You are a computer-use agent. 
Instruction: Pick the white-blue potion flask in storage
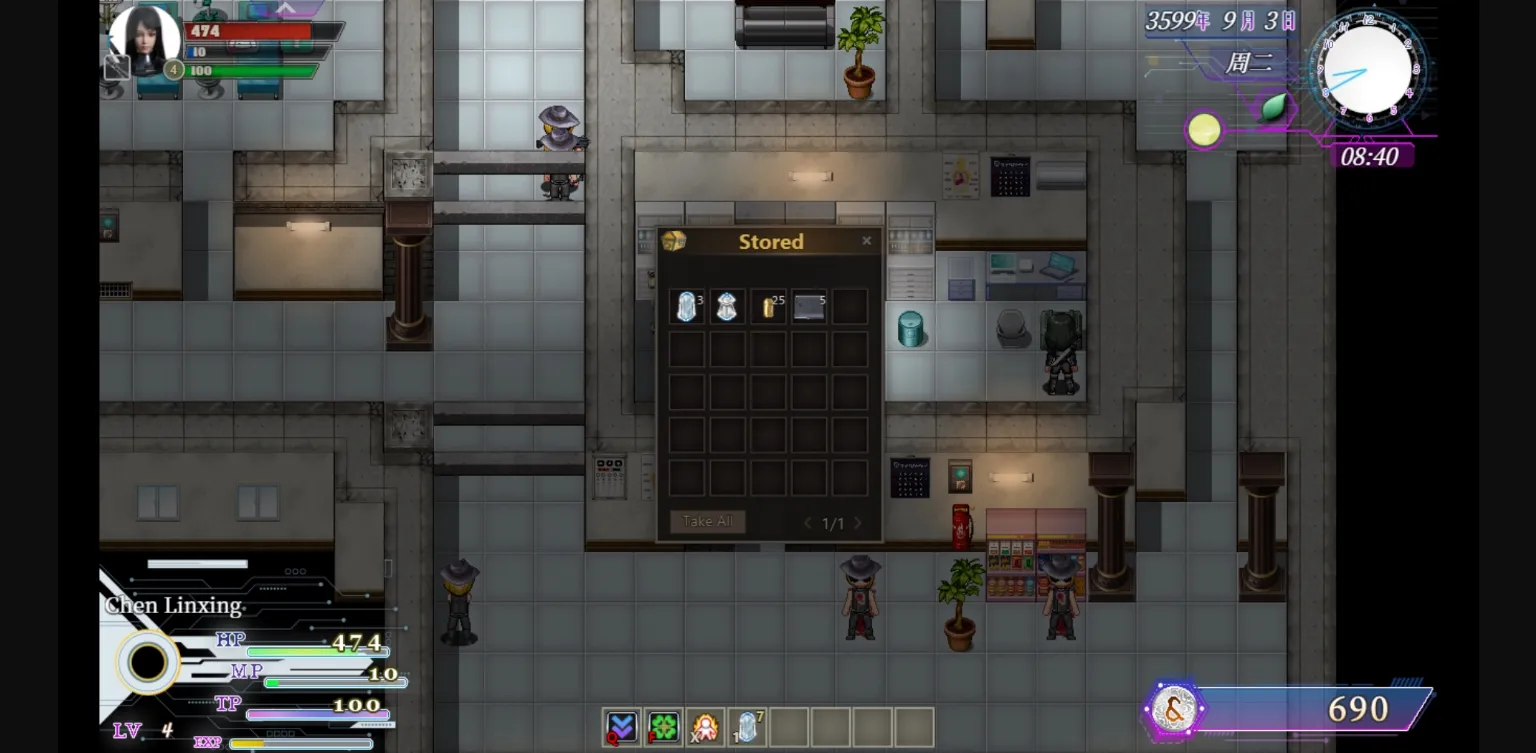pos(727,307)
